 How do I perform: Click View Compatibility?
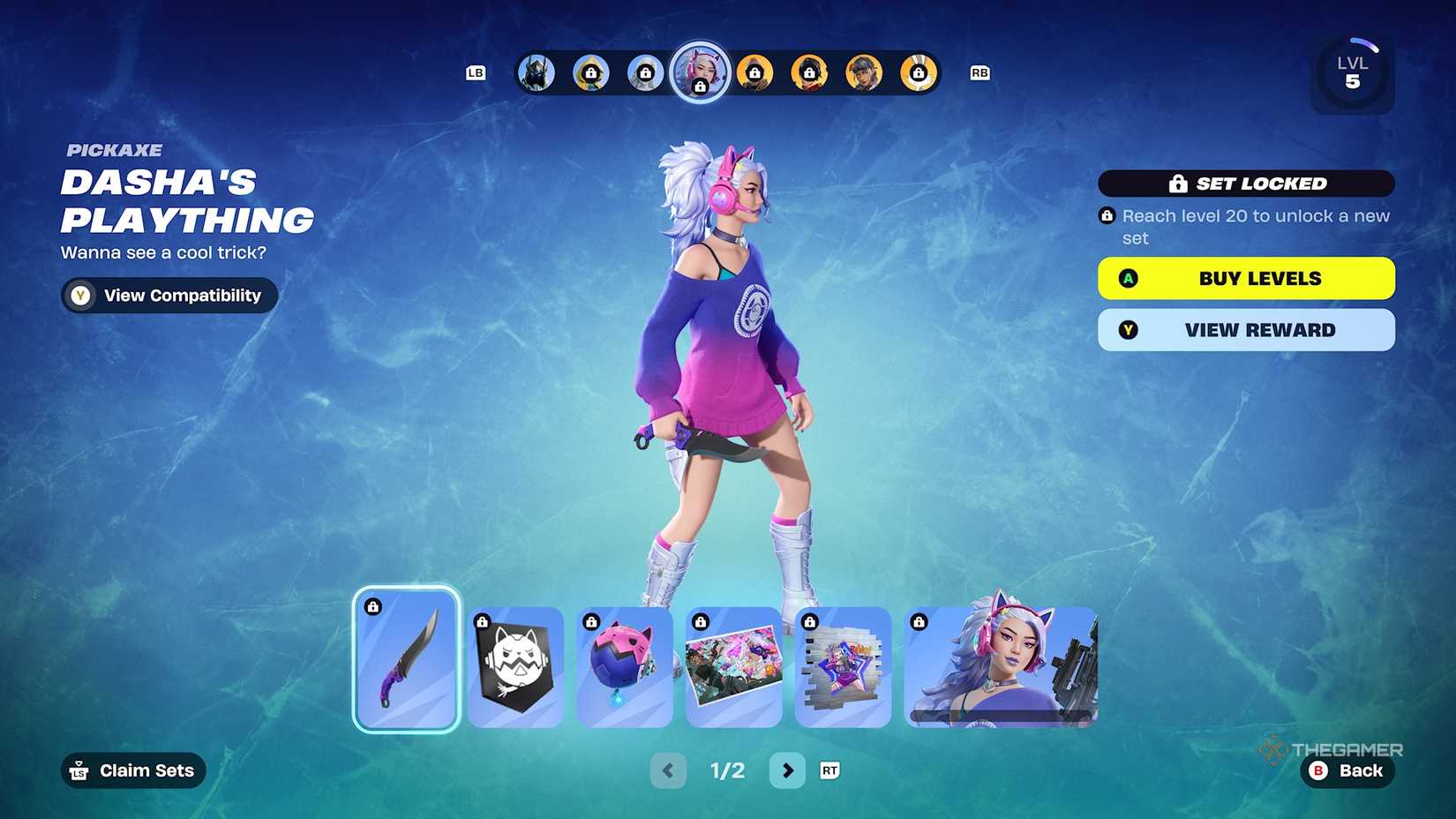[x=168, y=295]
